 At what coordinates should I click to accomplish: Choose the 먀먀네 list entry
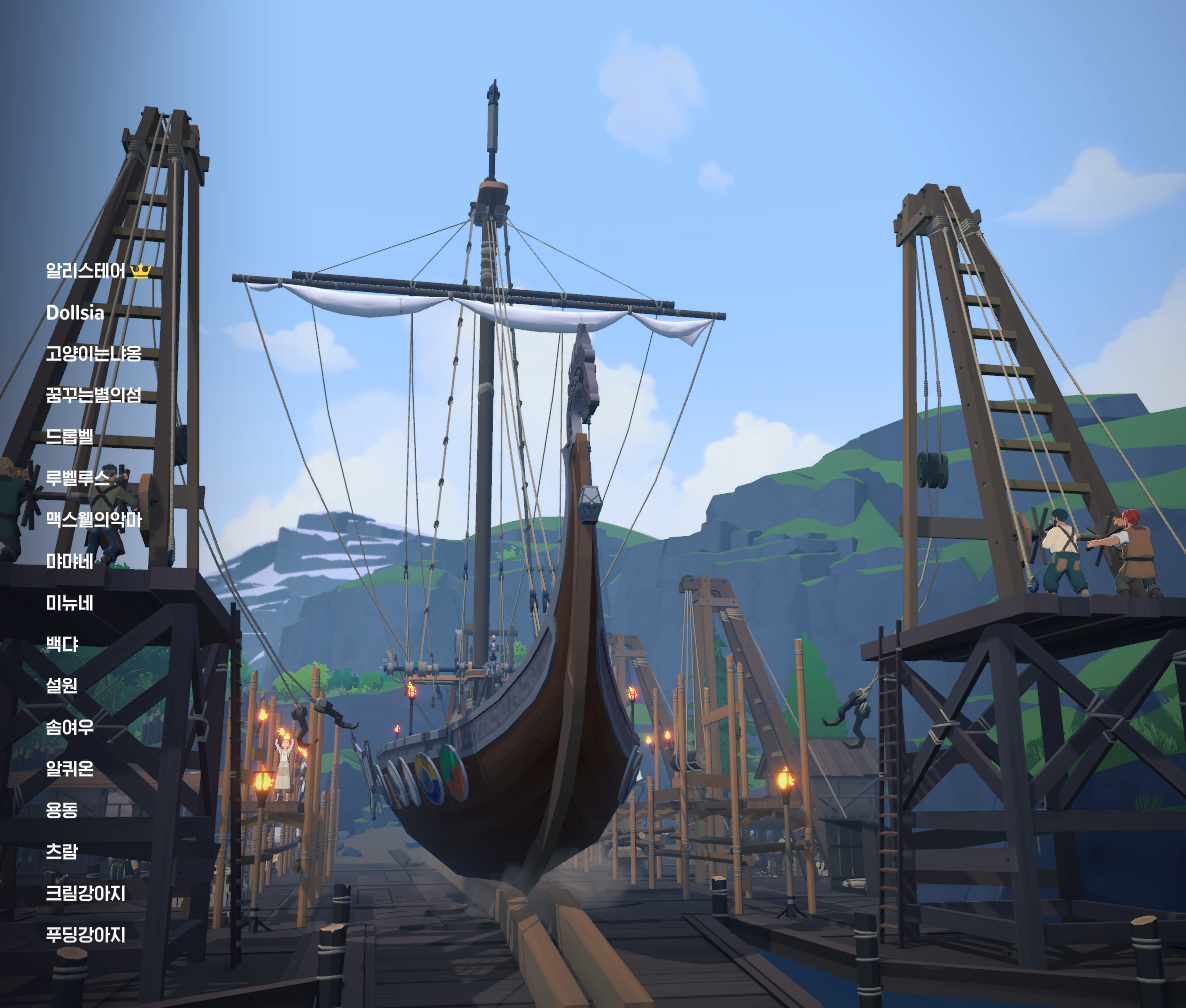[70, 561]
